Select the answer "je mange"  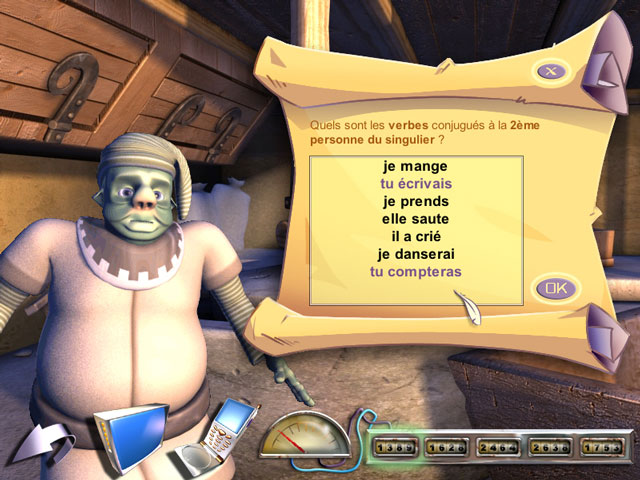tap(415, 166)
